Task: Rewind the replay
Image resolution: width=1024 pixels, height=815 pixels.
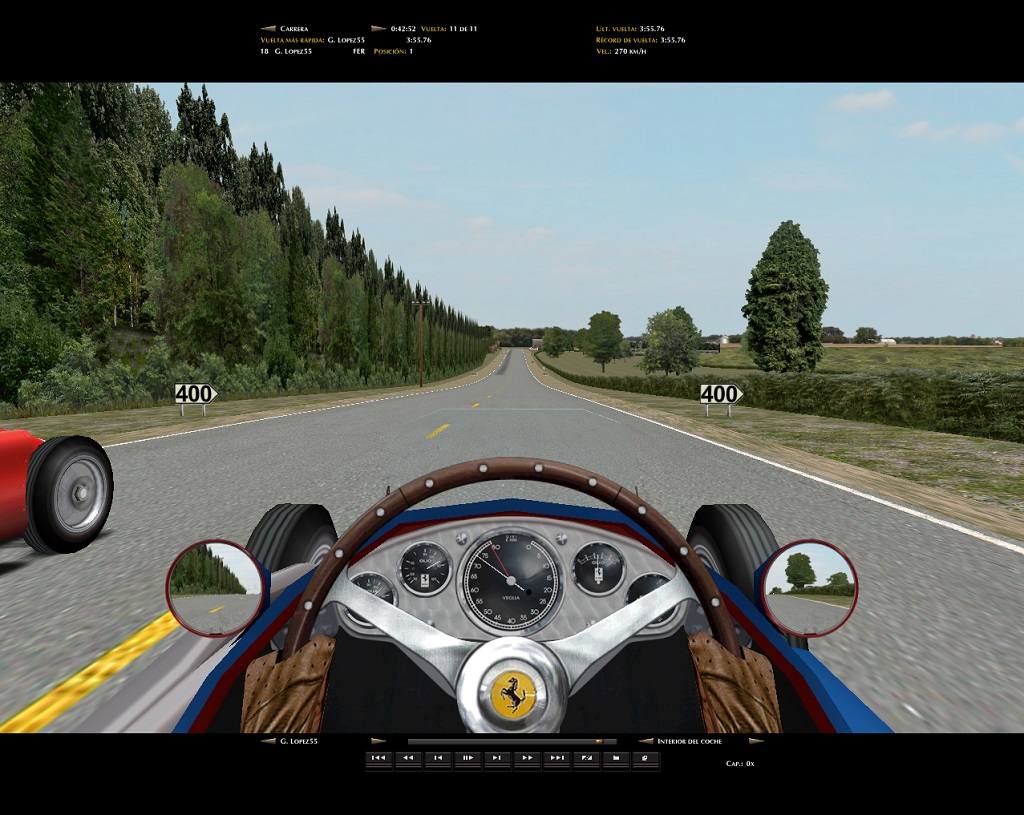Action: (x=408, y=759)
